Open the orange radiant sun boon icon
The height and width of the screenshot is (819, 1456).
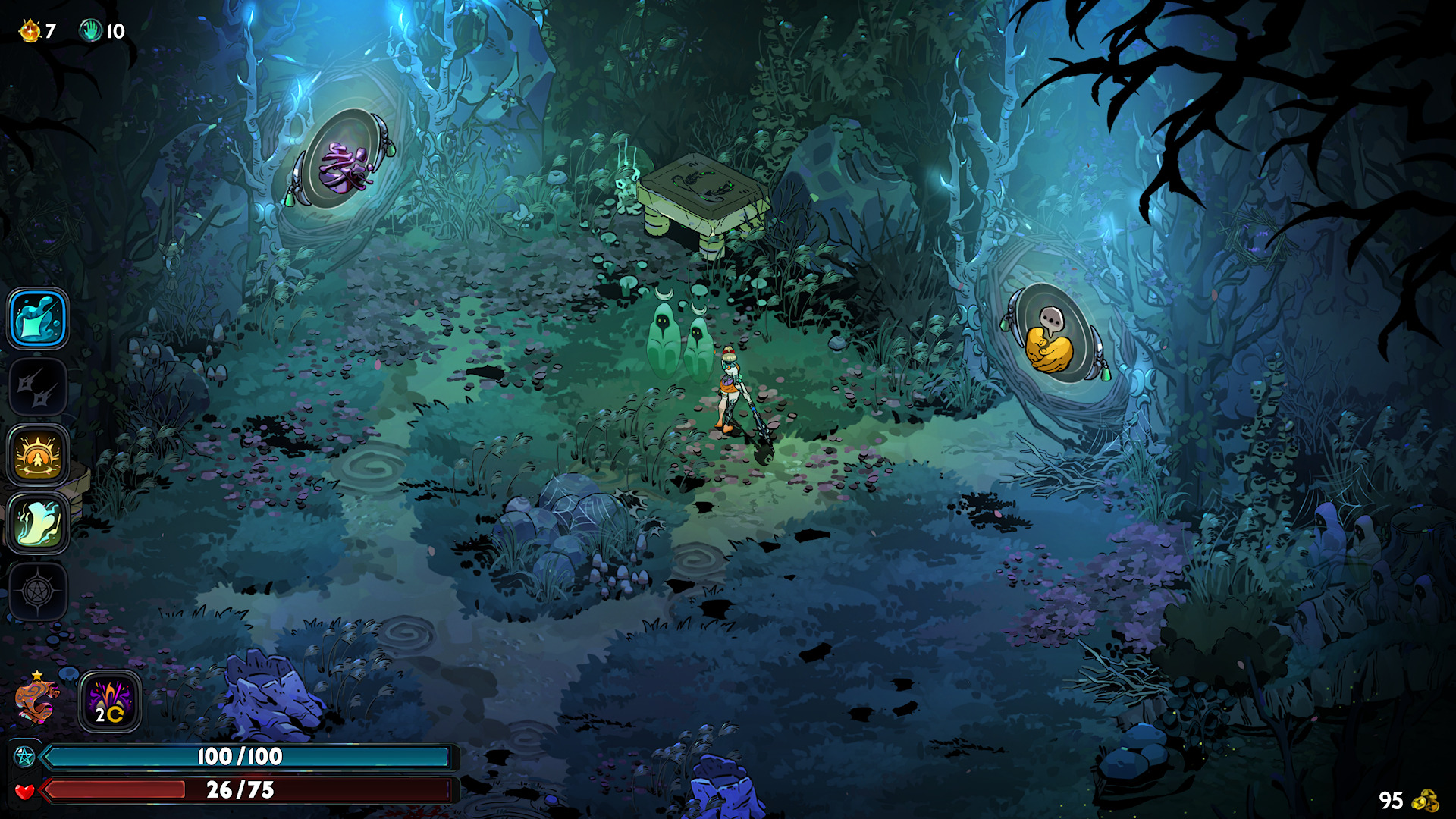tap(38, 456)
